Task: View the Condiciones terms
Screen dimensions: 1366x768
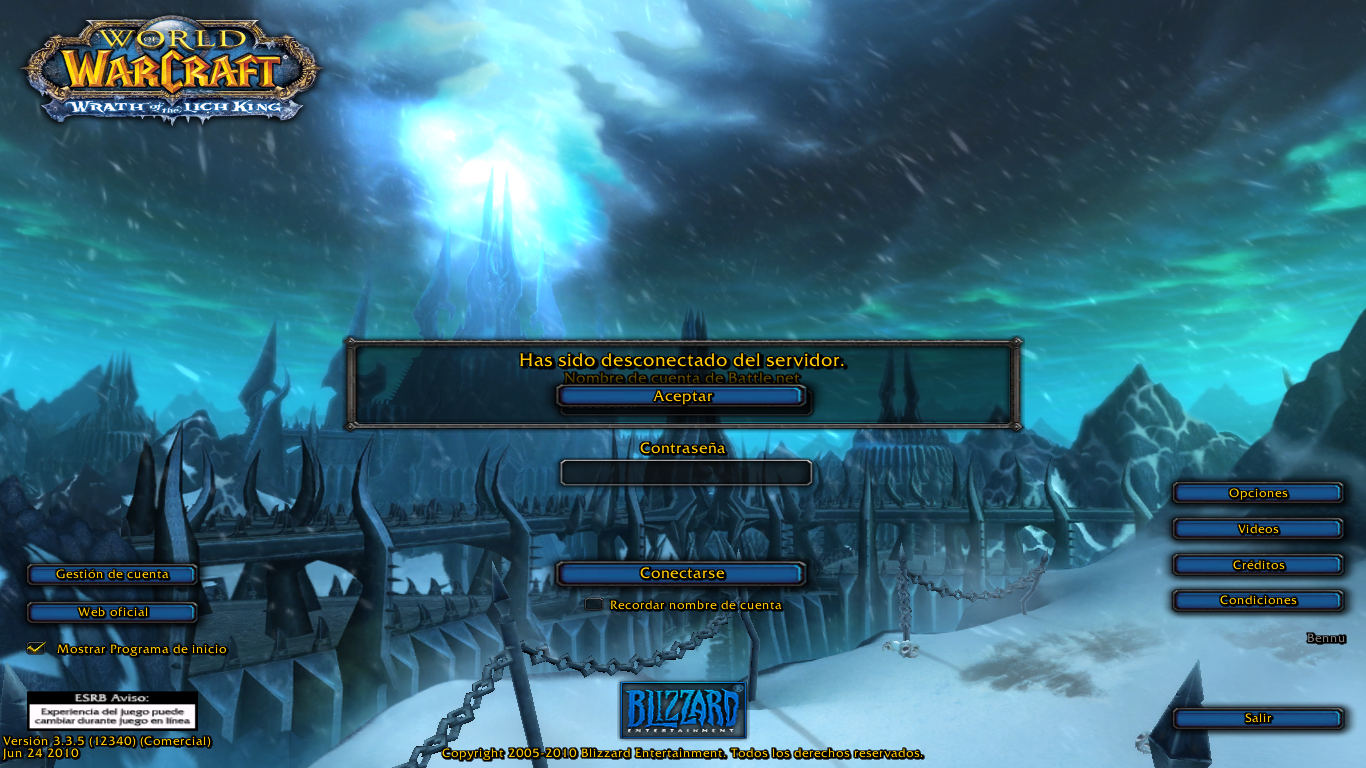Action: point(1257,600)
